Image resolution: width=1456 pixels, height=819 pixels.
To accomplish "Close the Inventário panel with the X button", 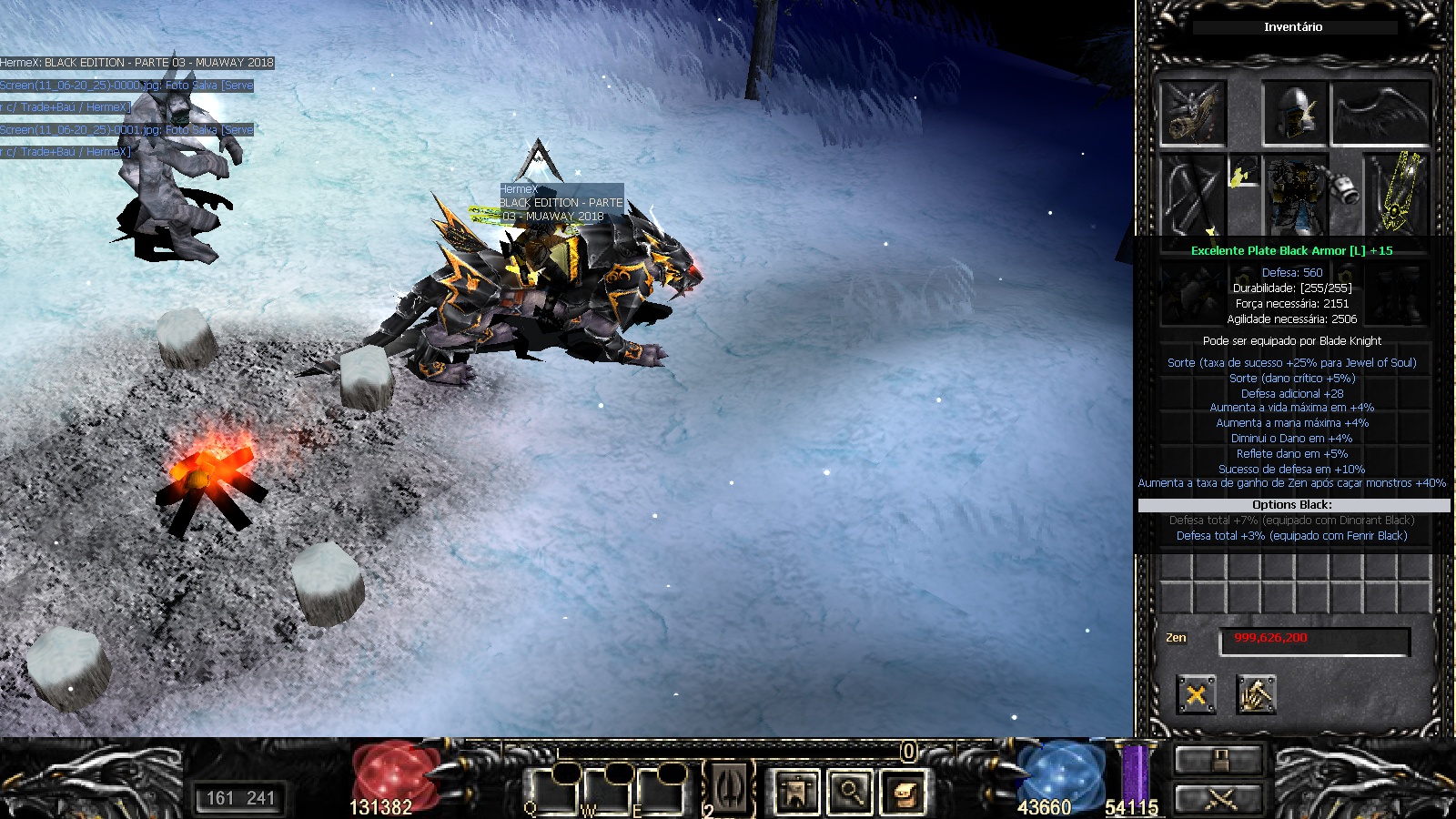I will [x=1196, y=695].
